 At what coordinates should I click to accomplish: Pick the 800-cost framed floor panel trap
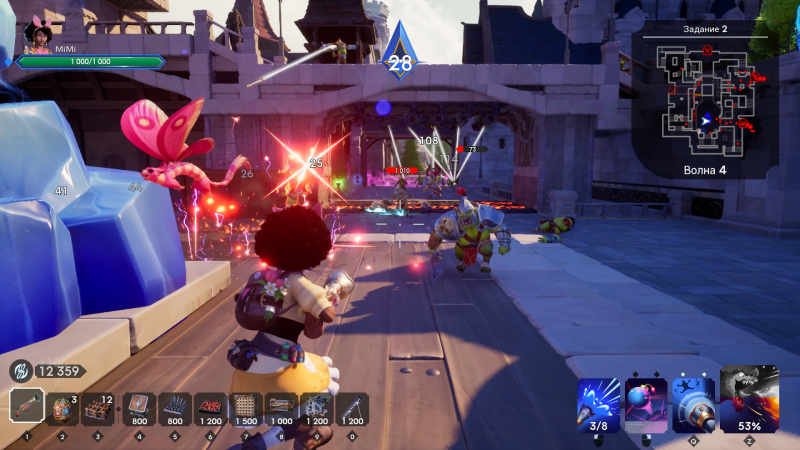point(139,407)
